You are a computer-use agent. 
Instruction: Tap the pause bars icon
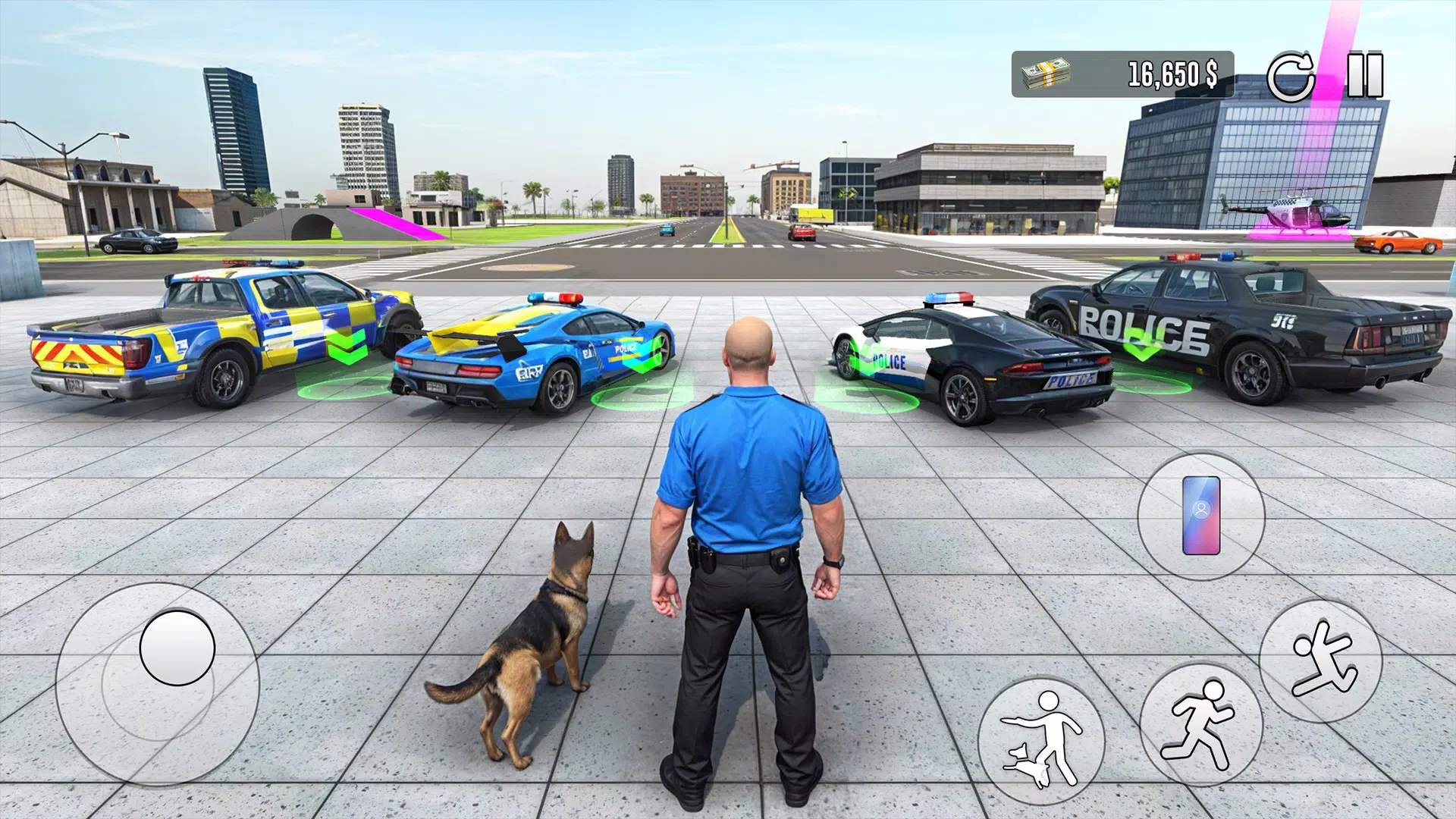(x=1363, y=74)
